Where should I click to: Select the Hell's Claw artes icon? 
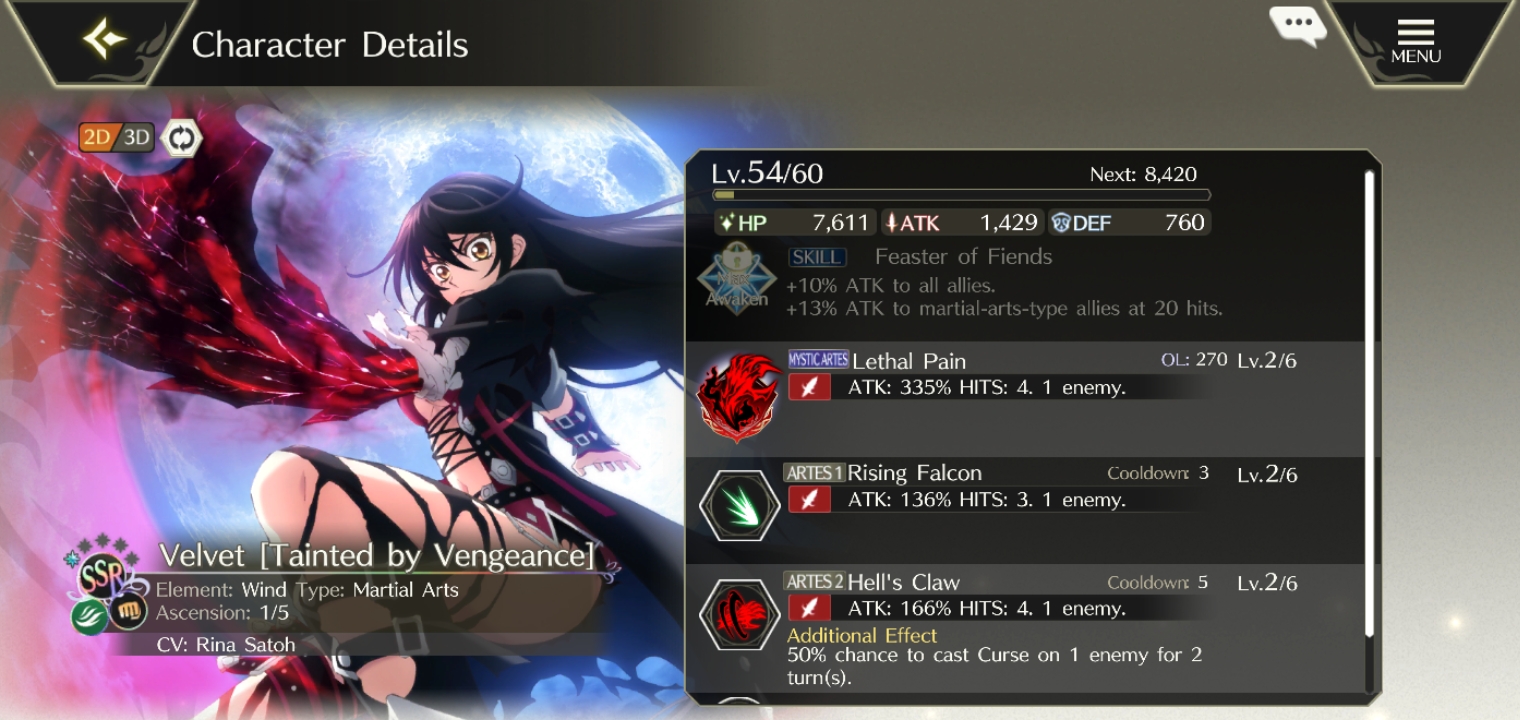[739, 615]
